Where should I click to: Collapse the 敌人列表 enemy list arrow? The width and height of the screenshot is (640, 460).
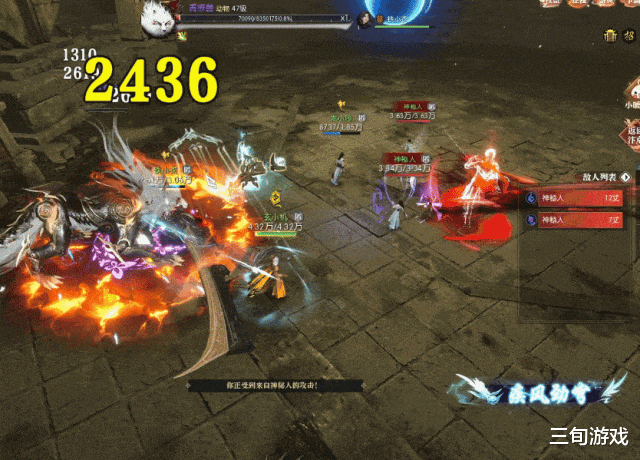[625, 177]
